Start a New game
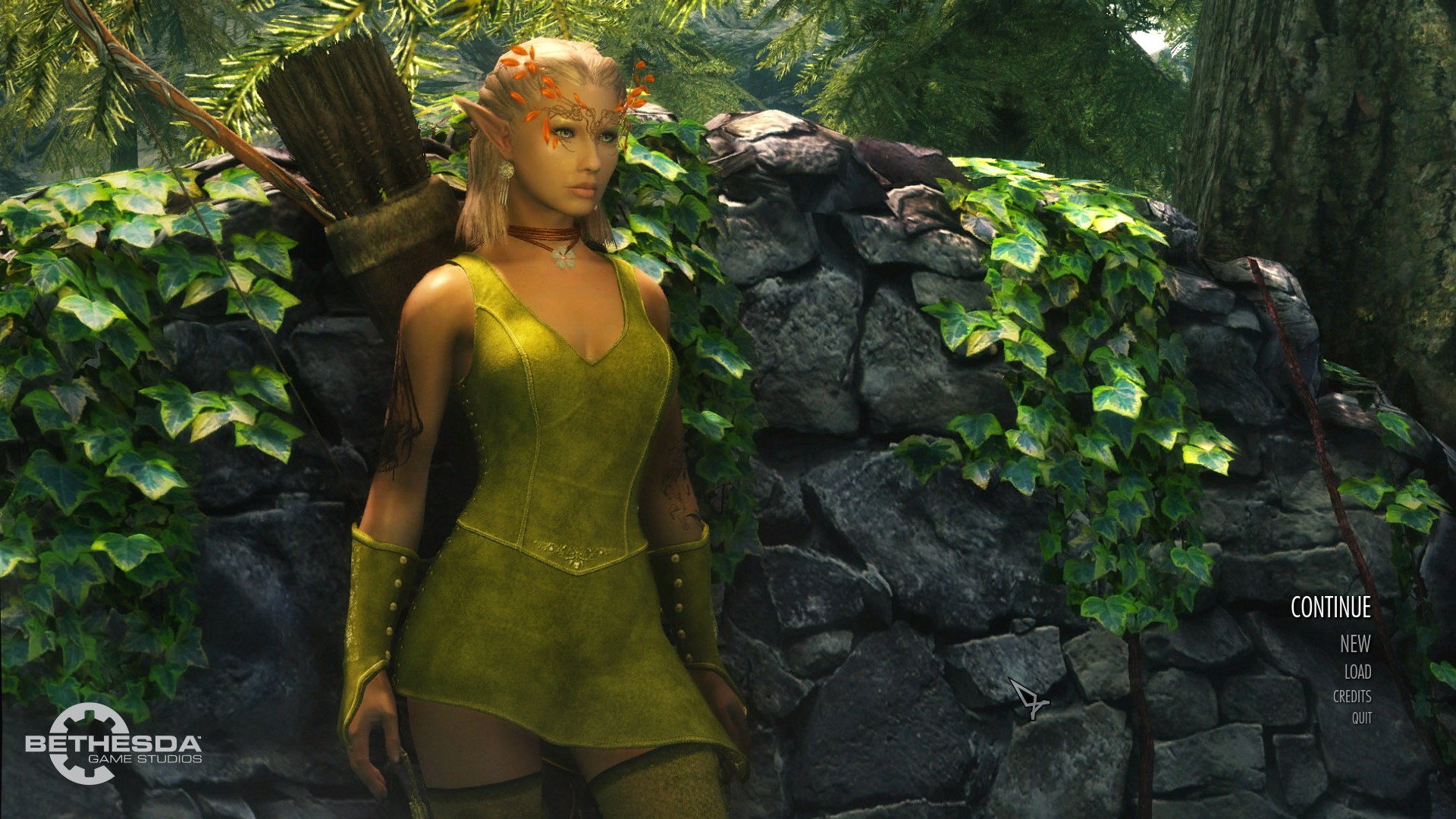Viewport: 1456px width, 819px height. coord(1354,644)
